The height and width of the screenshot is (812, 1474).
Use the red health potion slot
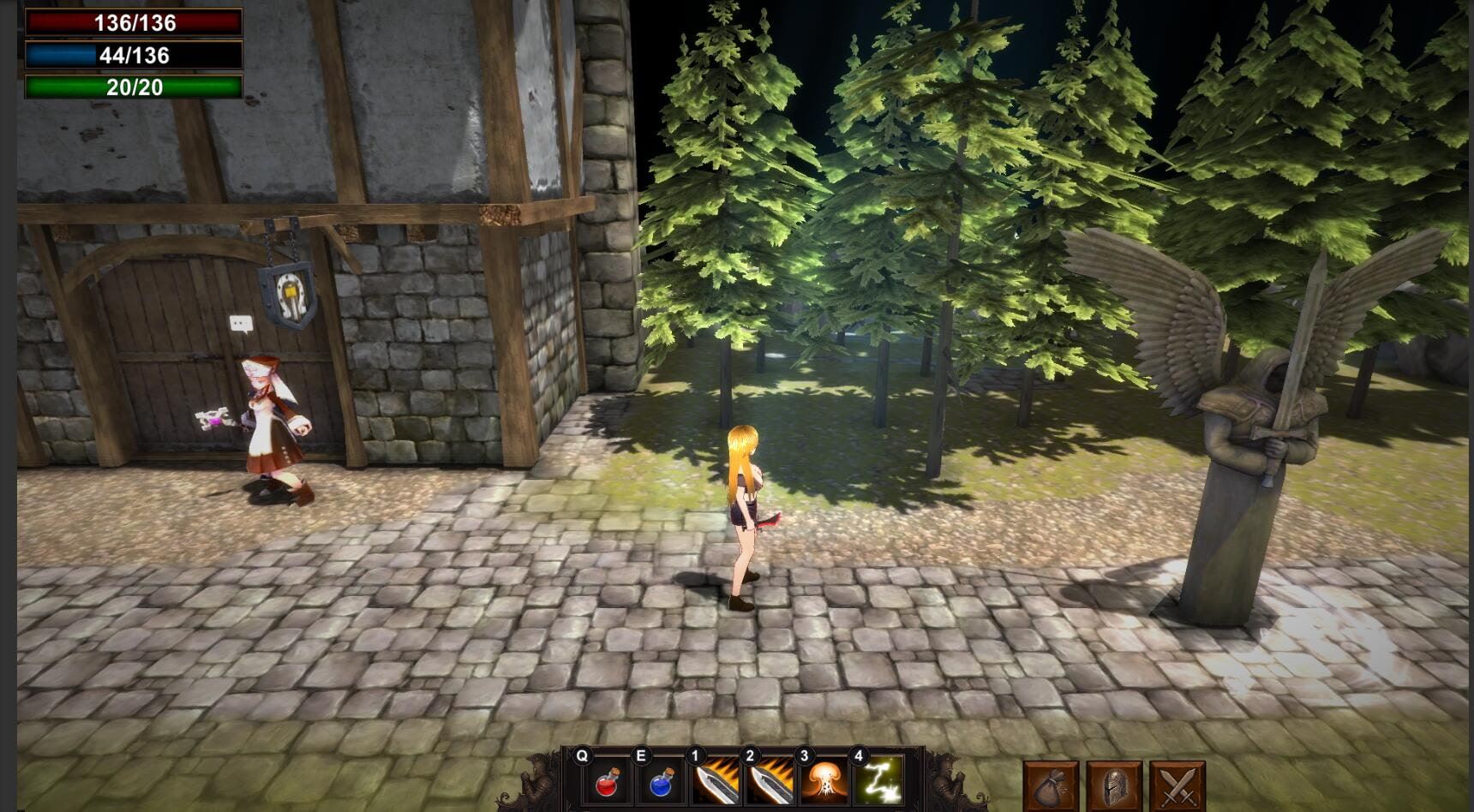(x=606, y=781)
